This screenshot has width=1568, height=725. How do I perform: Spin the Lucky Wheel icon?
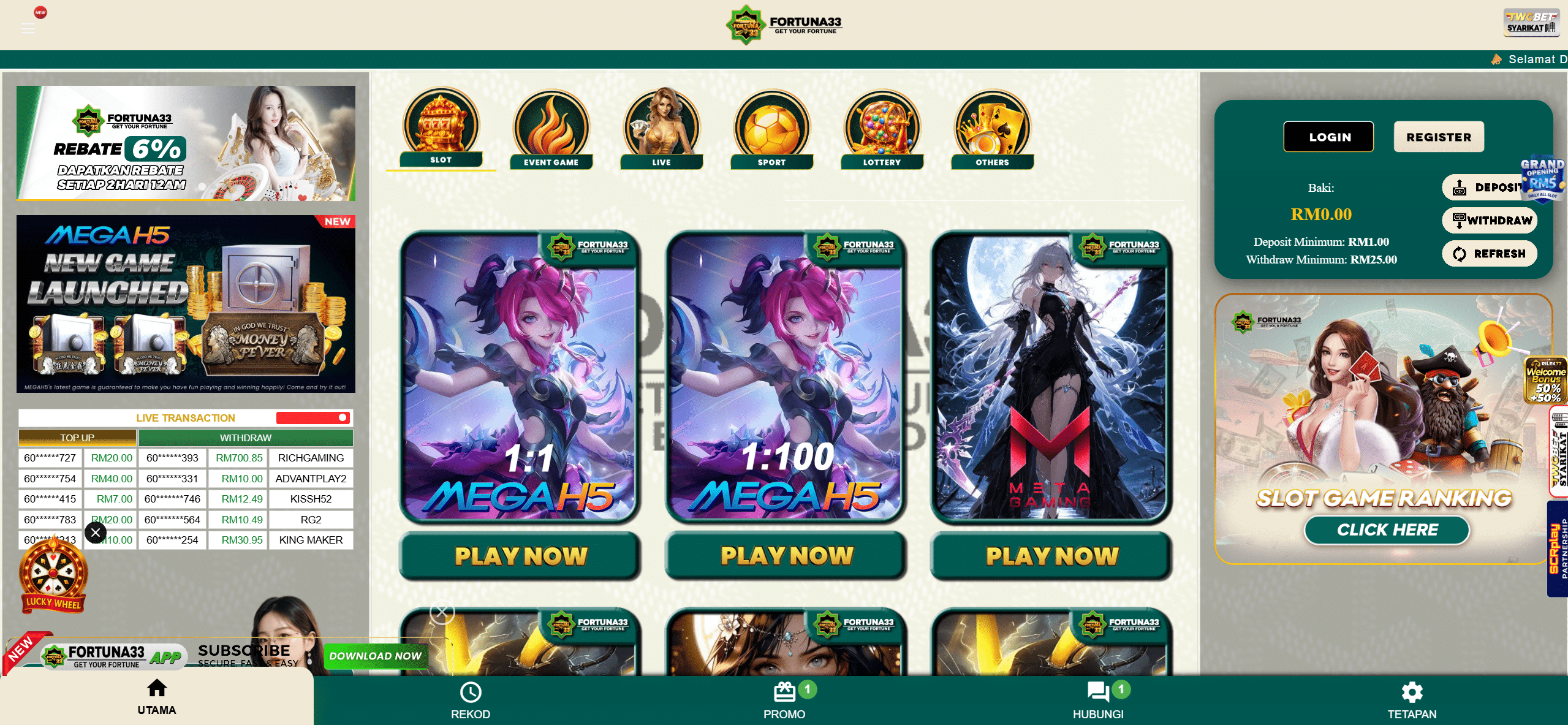coord(54,573)
